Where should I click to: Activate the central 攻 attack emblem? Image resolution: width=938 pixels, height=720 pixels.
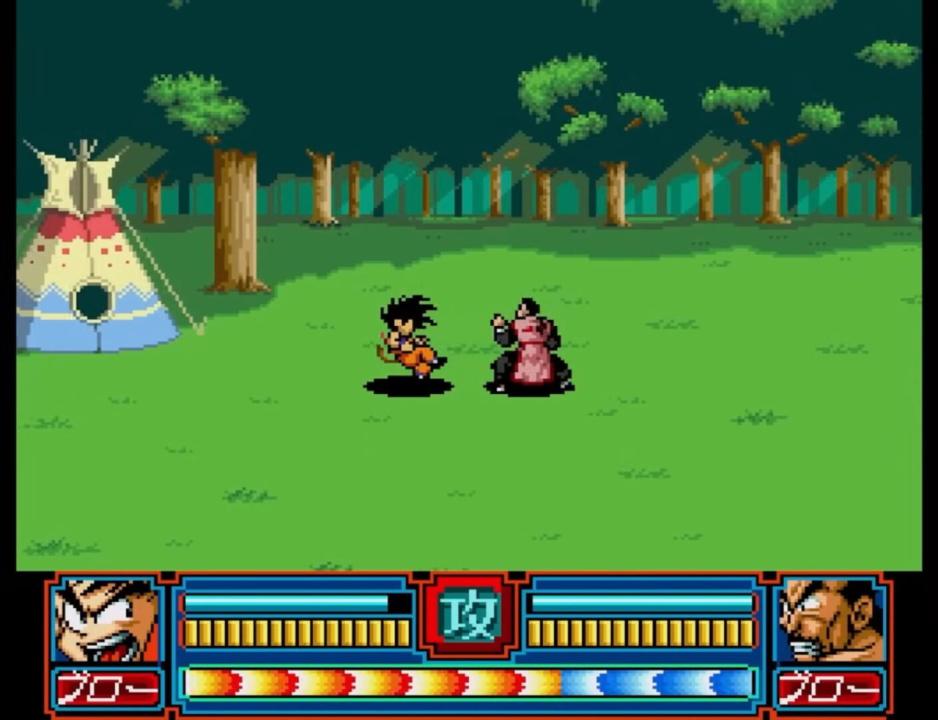click(470, 619)
